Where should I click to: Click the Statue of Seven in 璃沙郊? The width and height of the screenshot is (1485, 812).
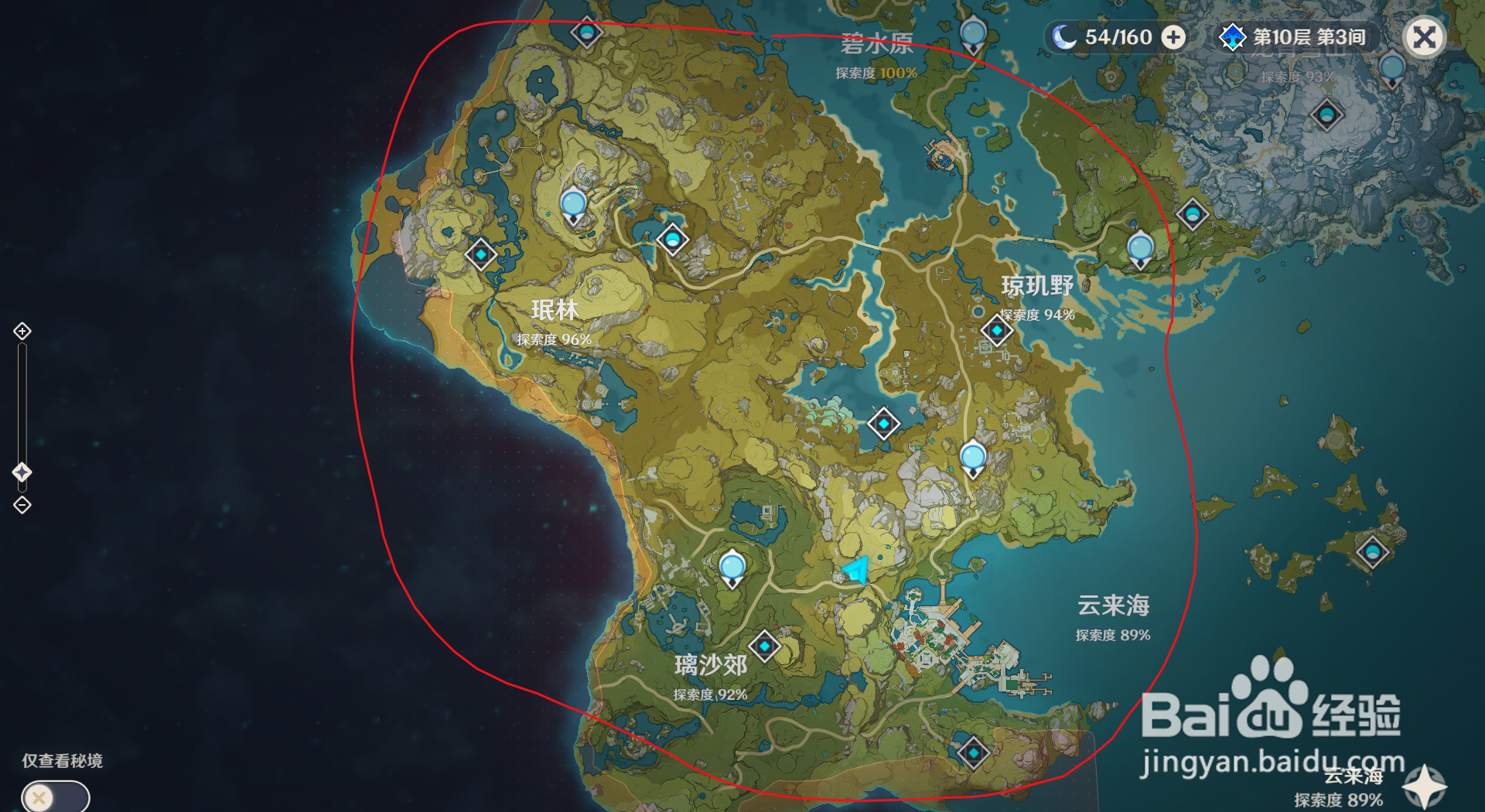click(730, 567)
